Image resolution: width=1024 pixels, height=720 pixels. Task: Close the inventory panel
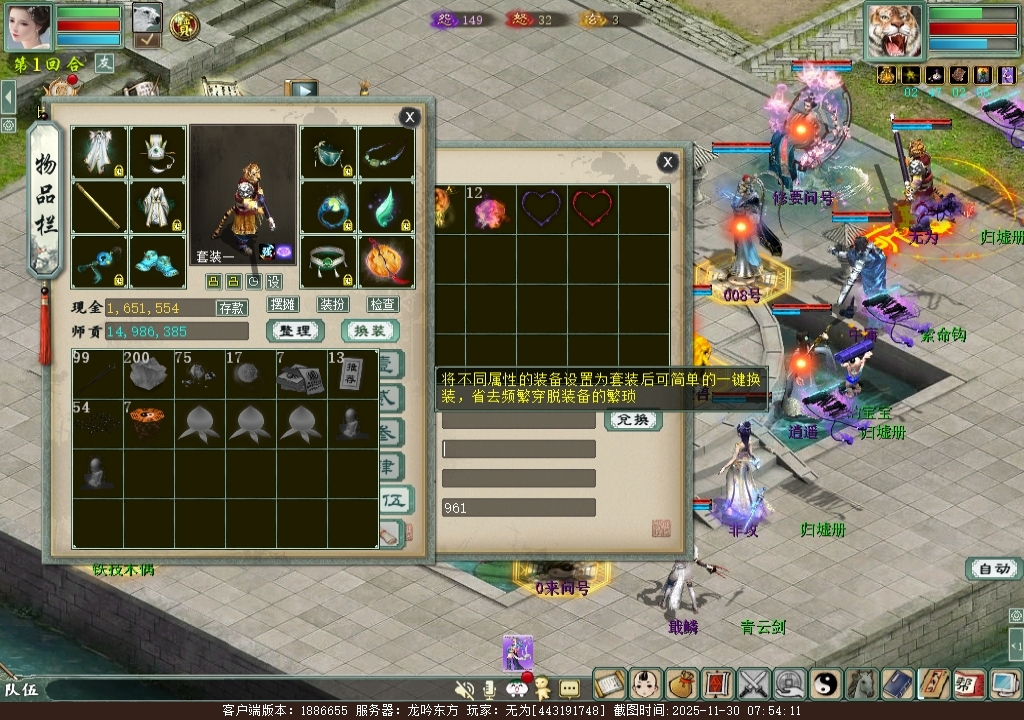coord(409,117)
